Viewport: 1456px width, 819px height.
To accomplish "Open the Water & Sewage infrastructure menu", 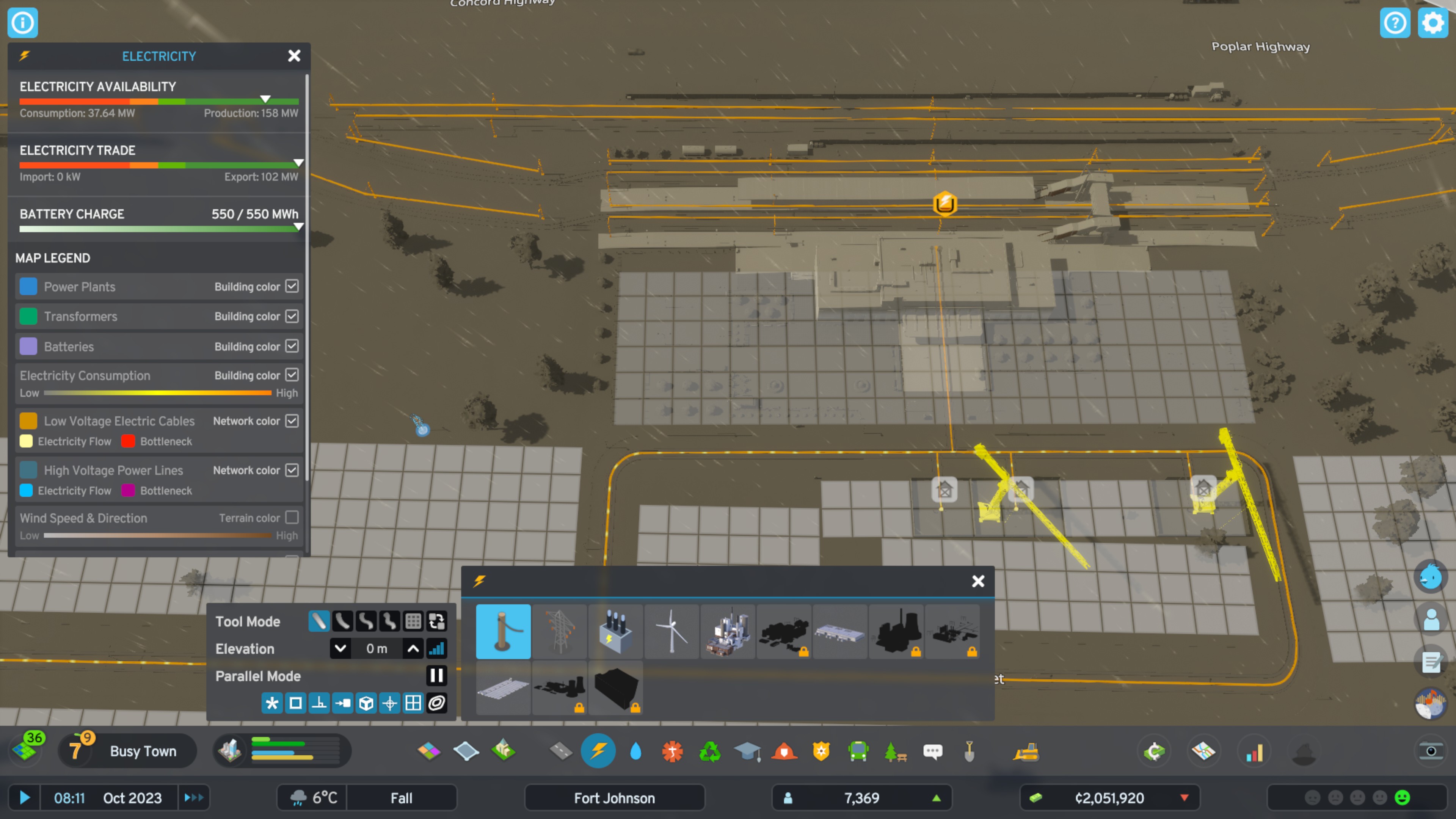I will (x=635, y=752).
